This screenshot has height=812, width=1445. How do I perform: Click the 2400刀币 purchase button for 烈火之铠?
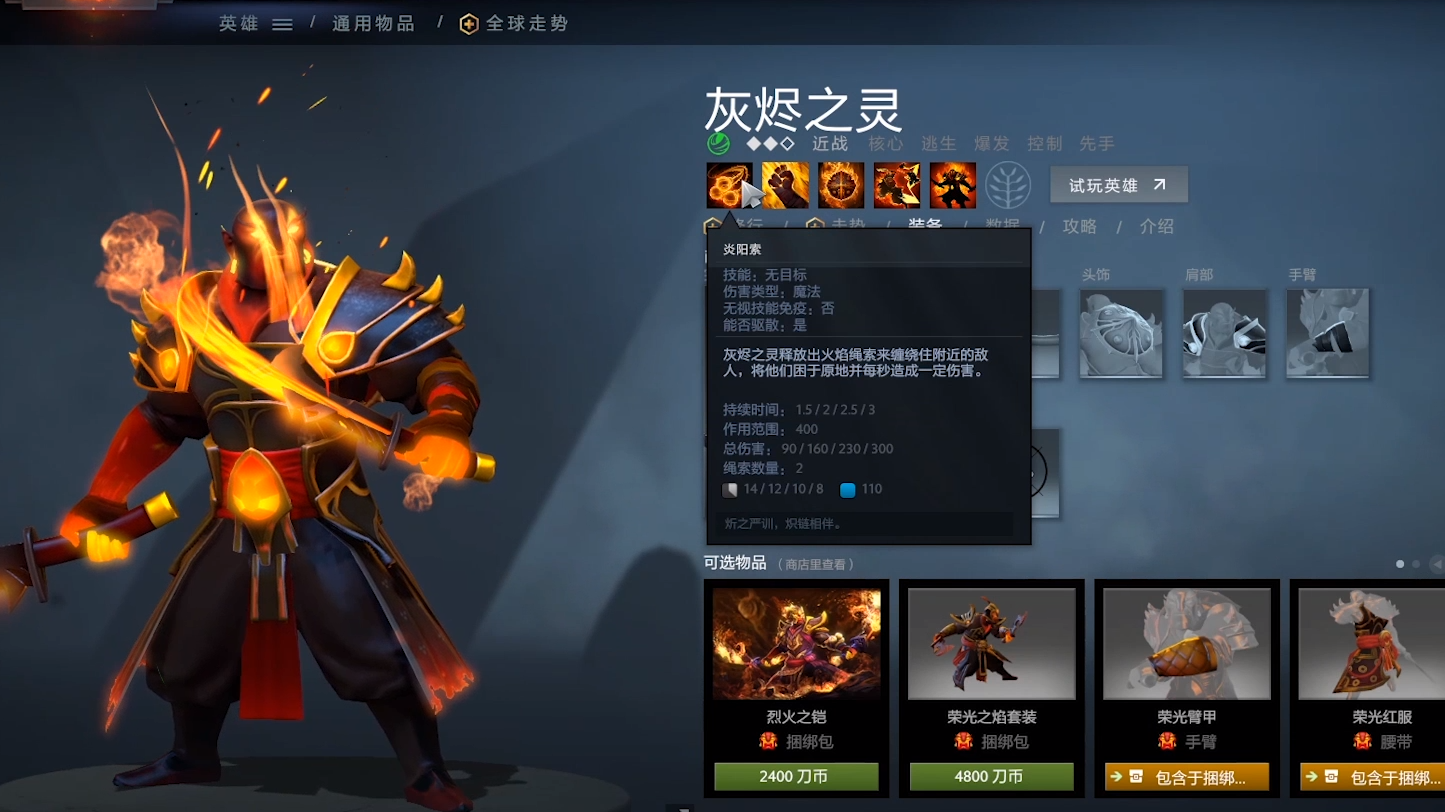point(796,775)
